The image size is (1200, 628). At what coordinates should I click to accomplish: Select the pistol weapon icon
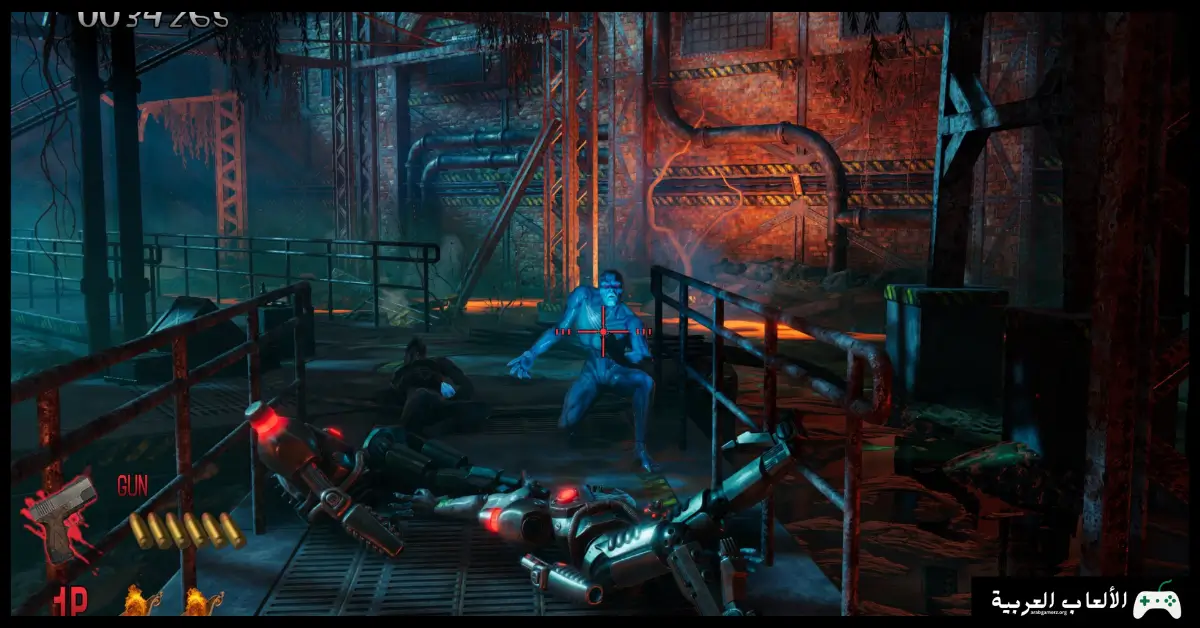click(62, 514)
